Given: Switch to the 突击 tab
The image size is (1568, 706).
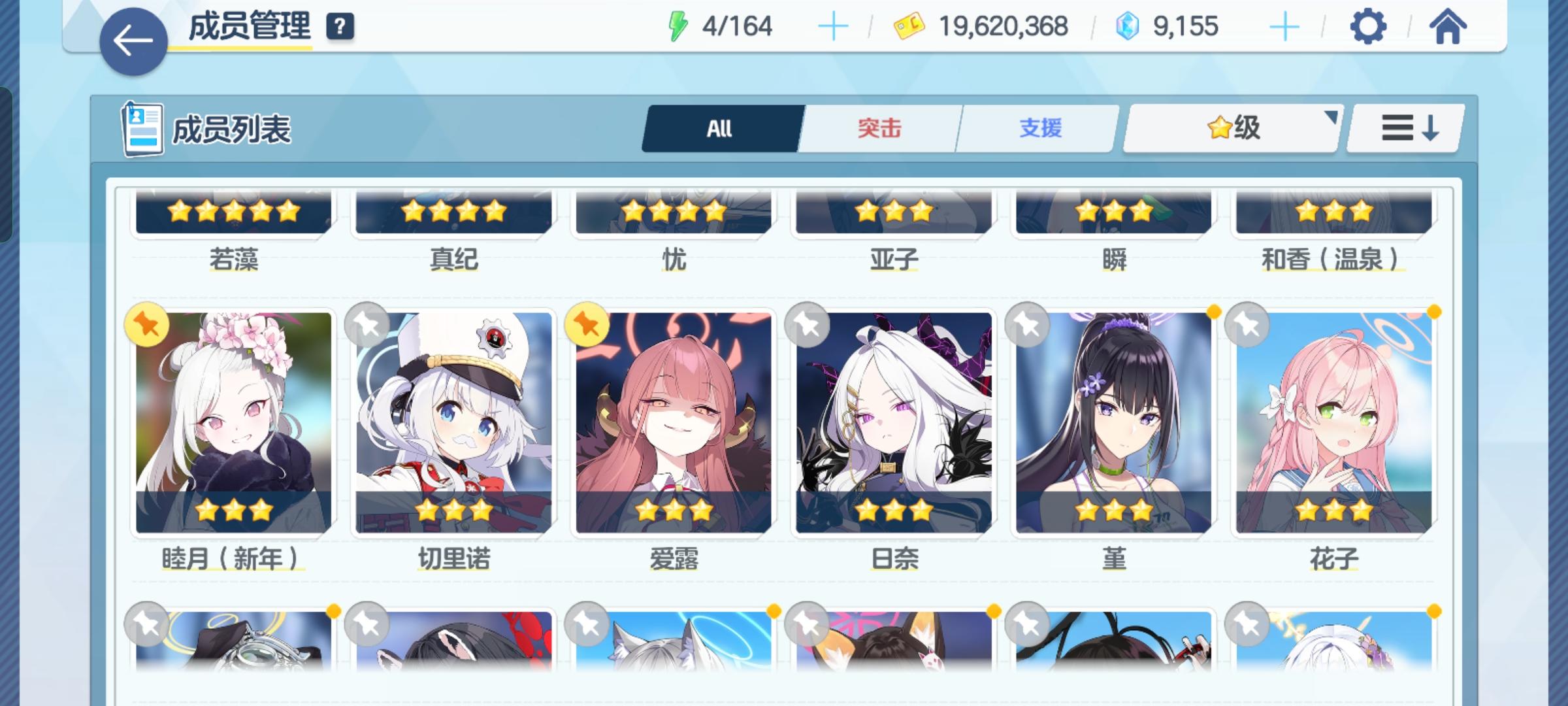Looking at the screenshot, I should [878, 128].
